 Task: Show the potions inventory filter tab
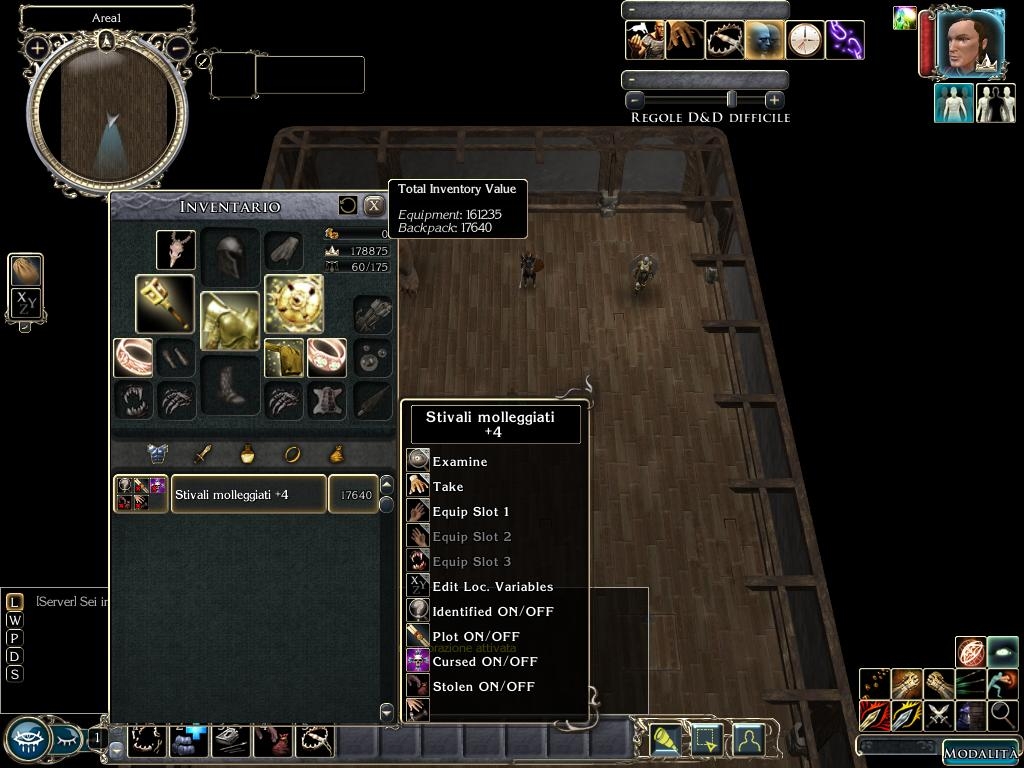click(247, 454)
